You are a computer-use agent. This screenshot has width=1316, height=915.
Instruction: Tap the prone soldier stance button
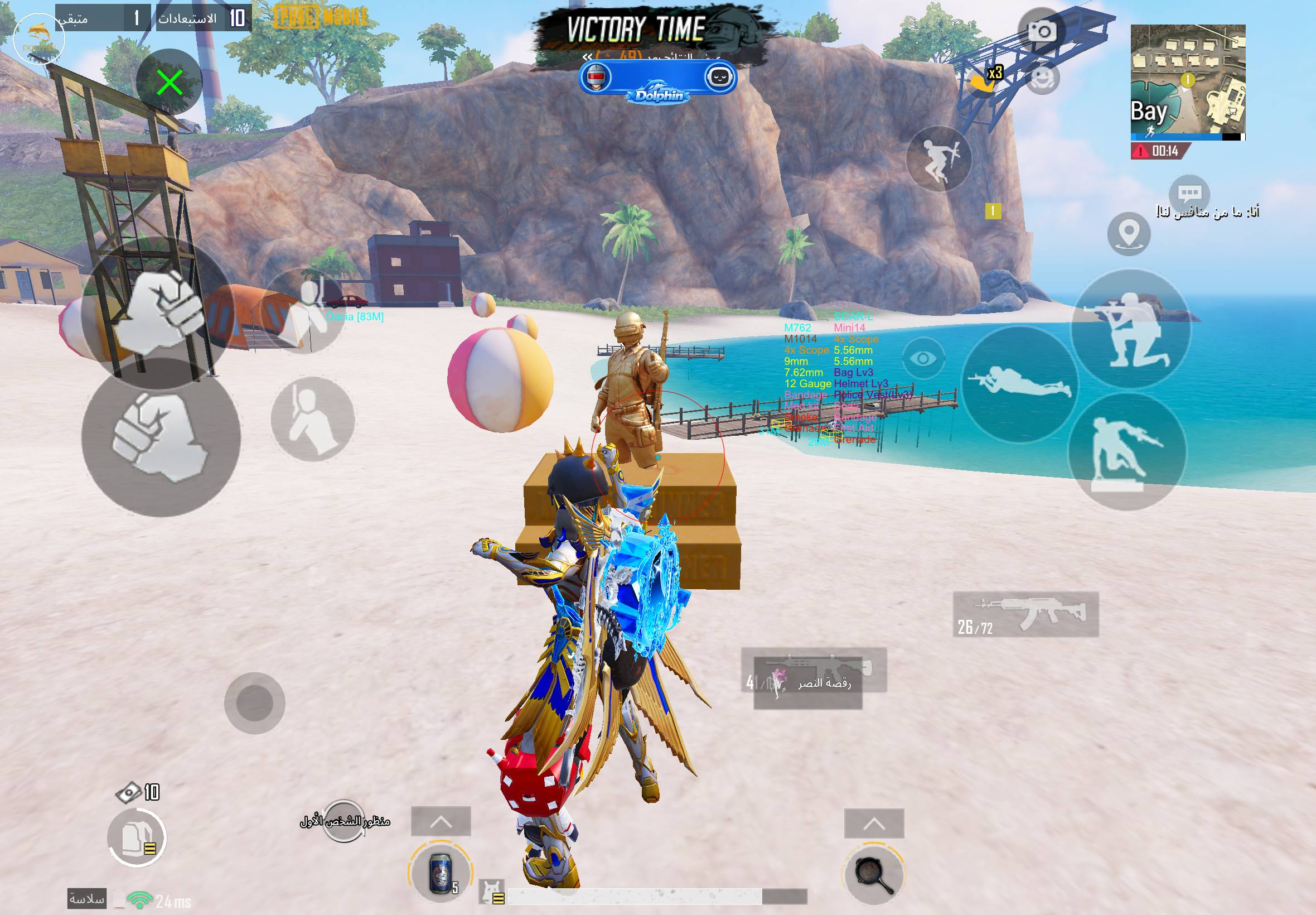[x=1019, y=382]
